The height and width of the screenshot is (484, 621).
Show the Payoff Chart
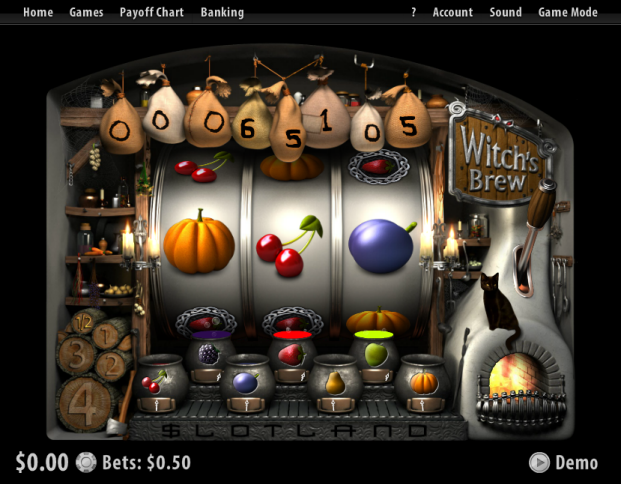(151, 12)
